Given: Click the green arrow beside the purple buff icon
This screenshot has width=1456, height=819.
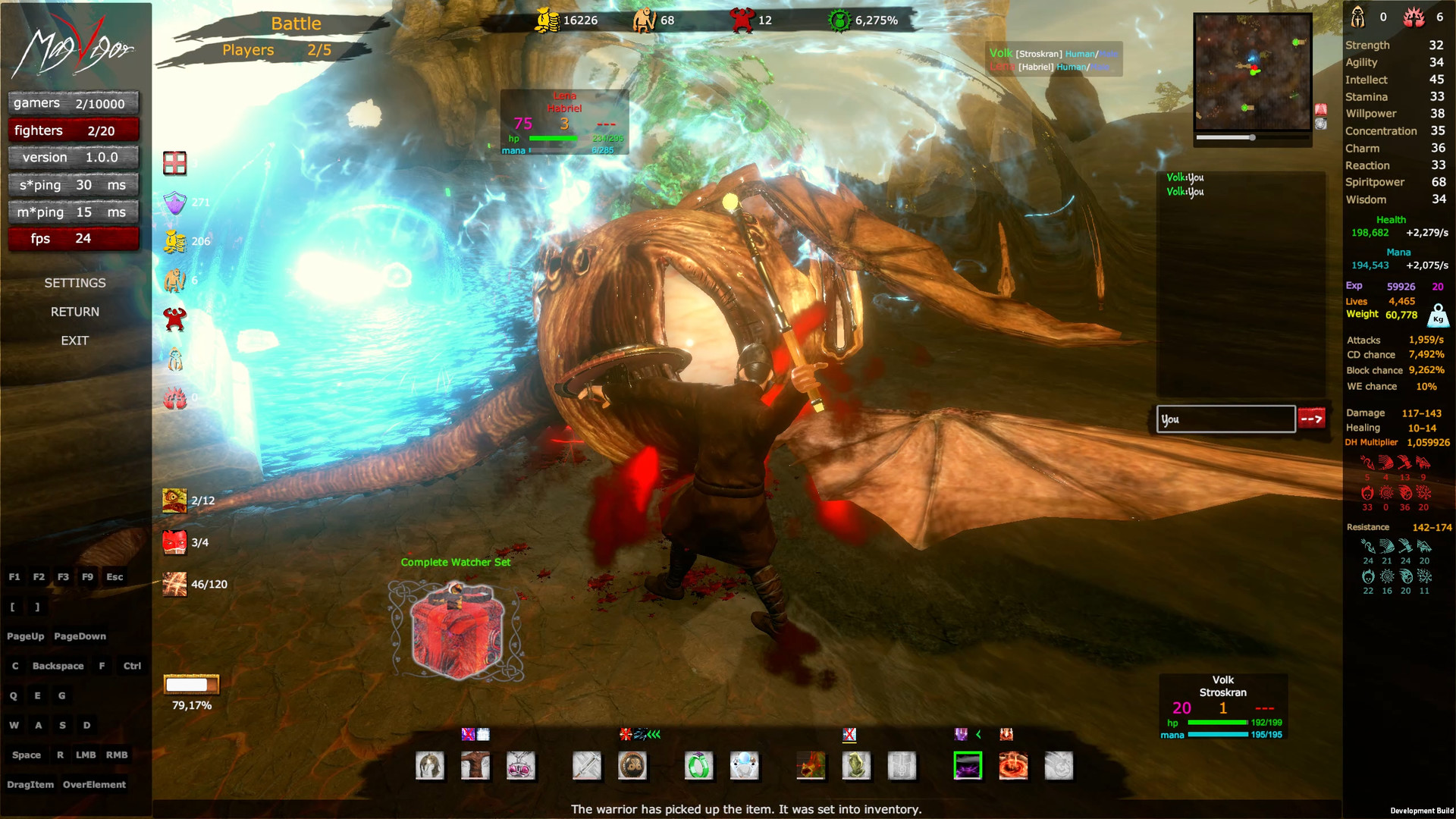Looking at the screenshot, I should (x=978, y=734).
